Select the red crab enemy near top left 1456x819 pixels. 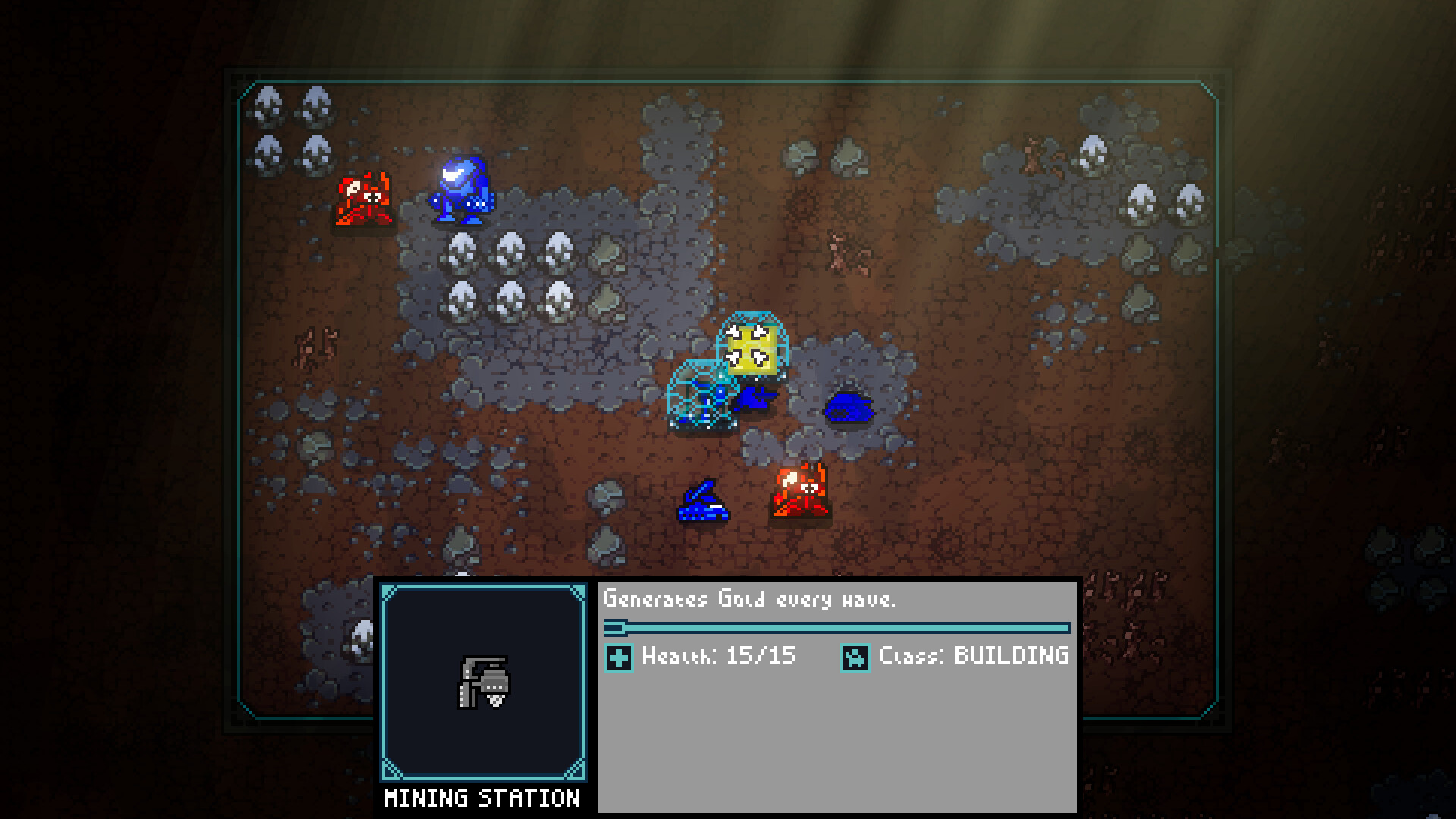tap(362, 199)
